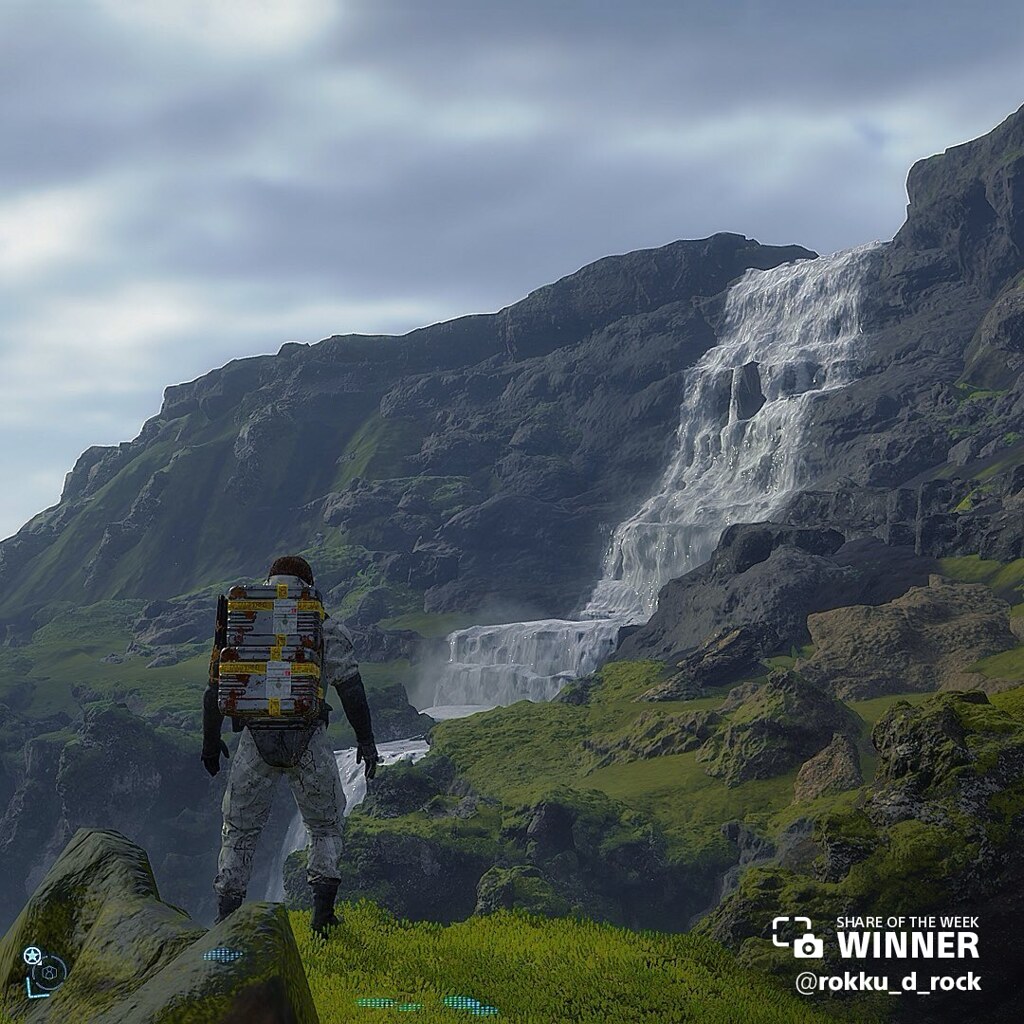Click the star badge HUD icon

32,955
